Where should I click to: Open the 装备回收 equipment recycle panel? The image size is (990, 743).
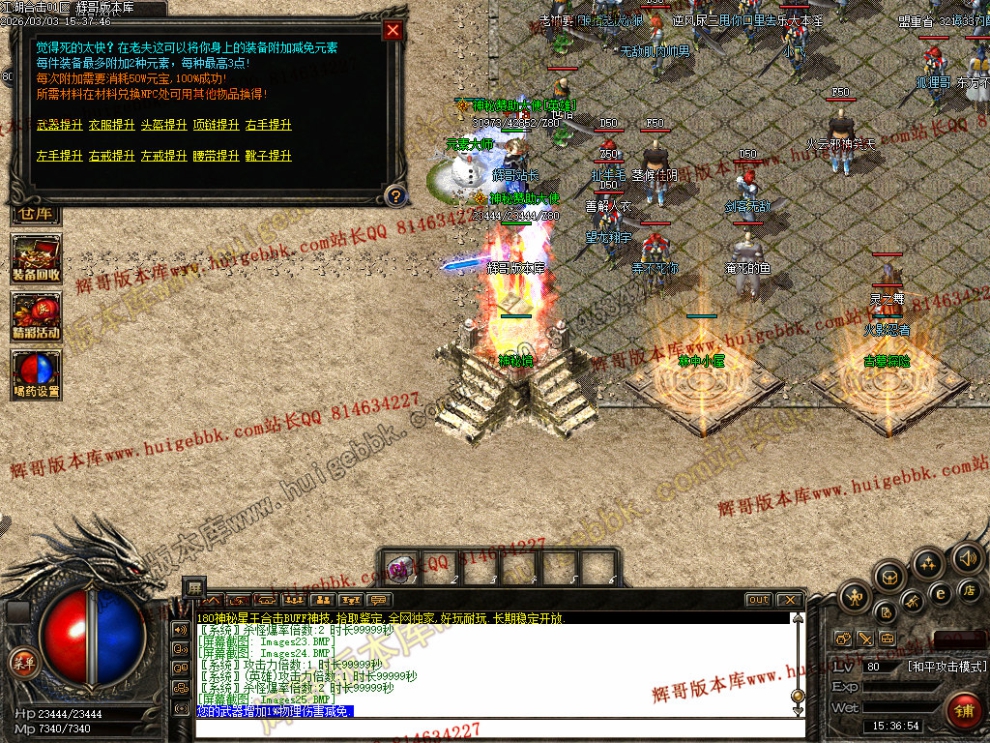36,258
